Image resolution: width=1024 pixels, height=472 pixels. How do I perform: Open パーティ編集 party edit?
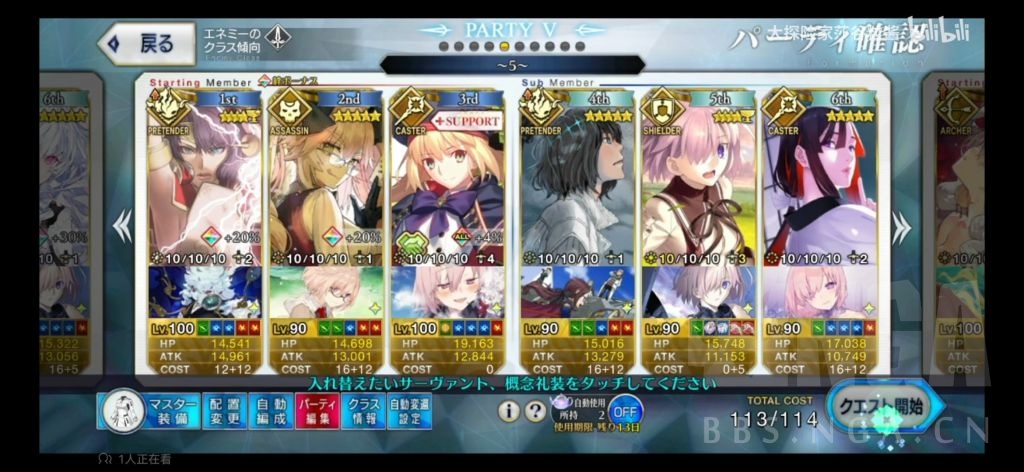click(314, 411)
